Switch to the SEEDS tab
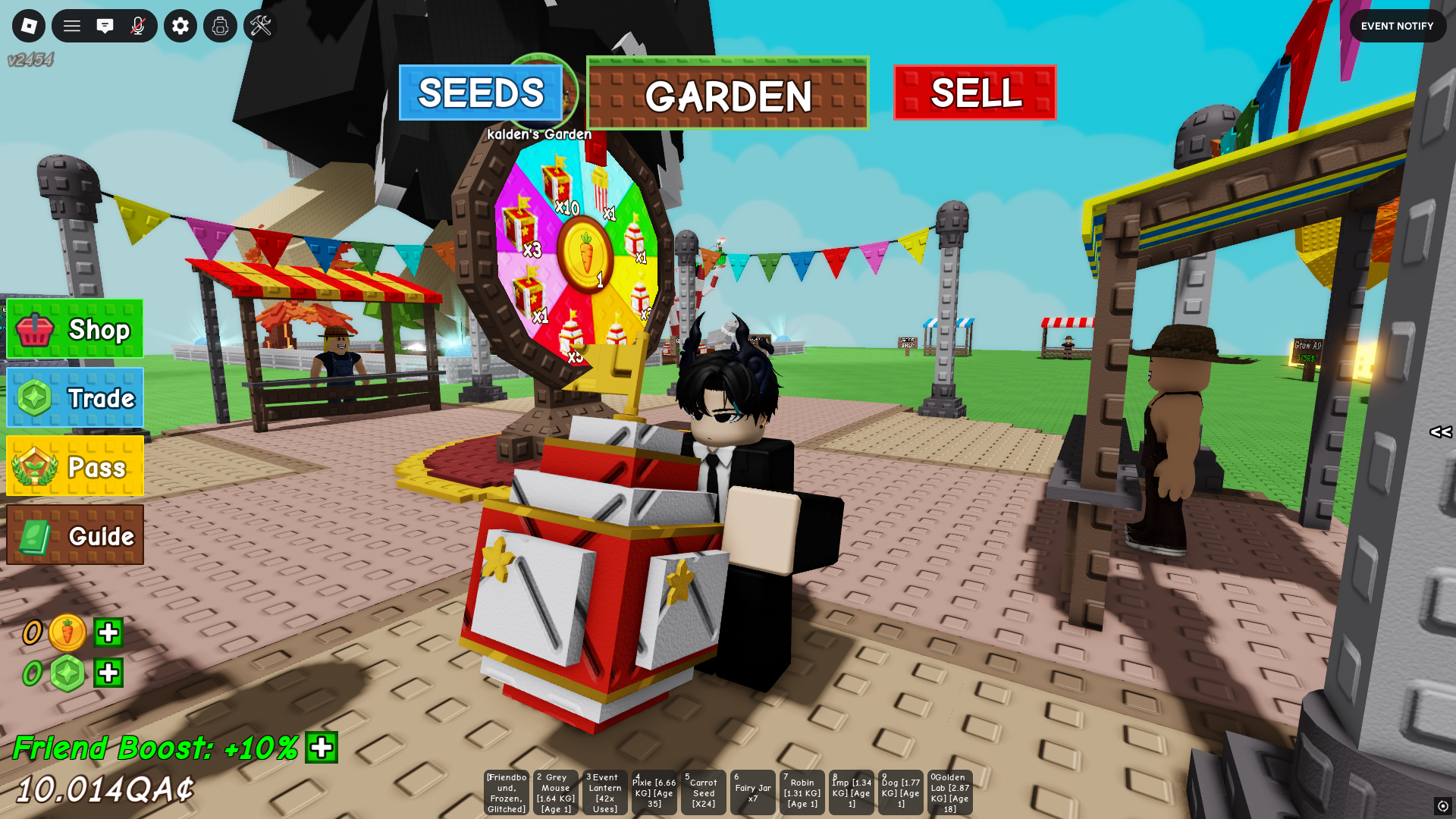The width and height of the screenshot is (1456, 819). (482, 93)
